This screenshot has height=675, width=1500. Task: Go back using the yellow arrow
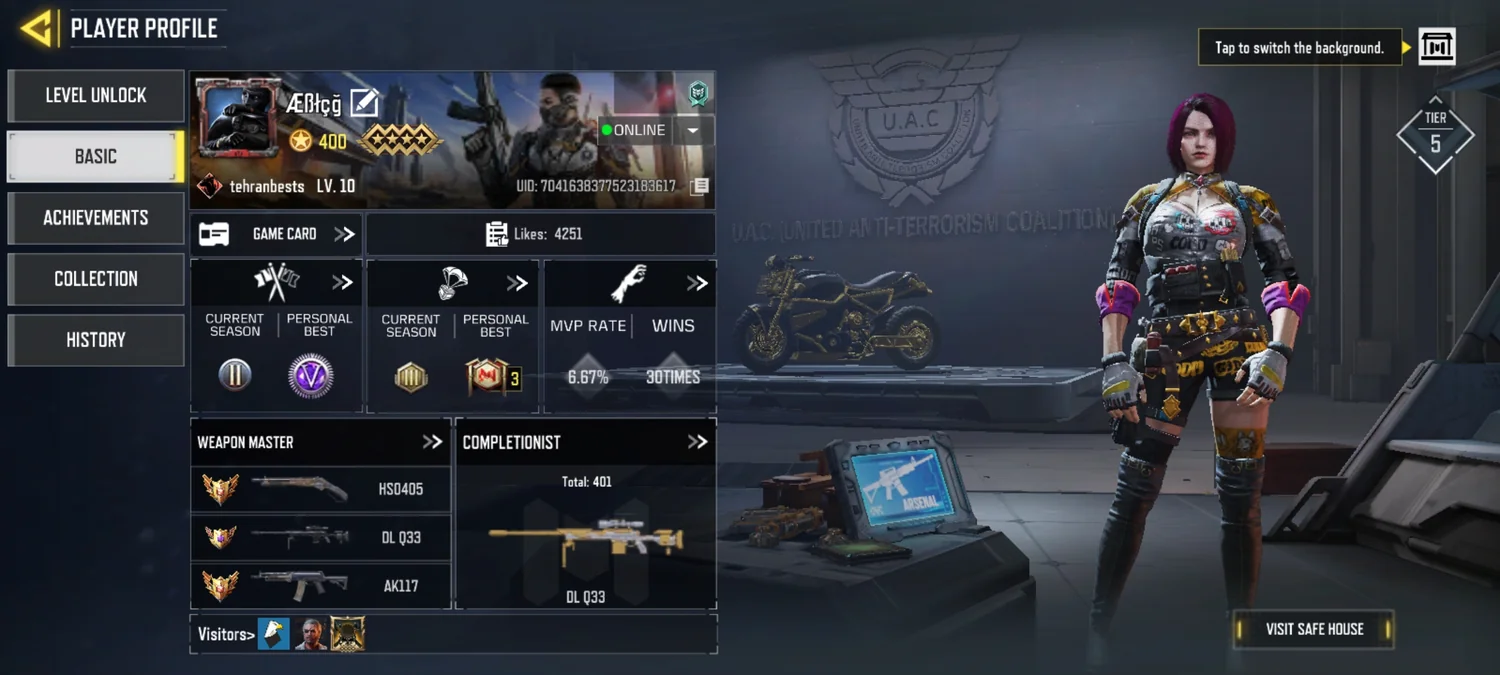pyautogui.click(x=36, y=28)
